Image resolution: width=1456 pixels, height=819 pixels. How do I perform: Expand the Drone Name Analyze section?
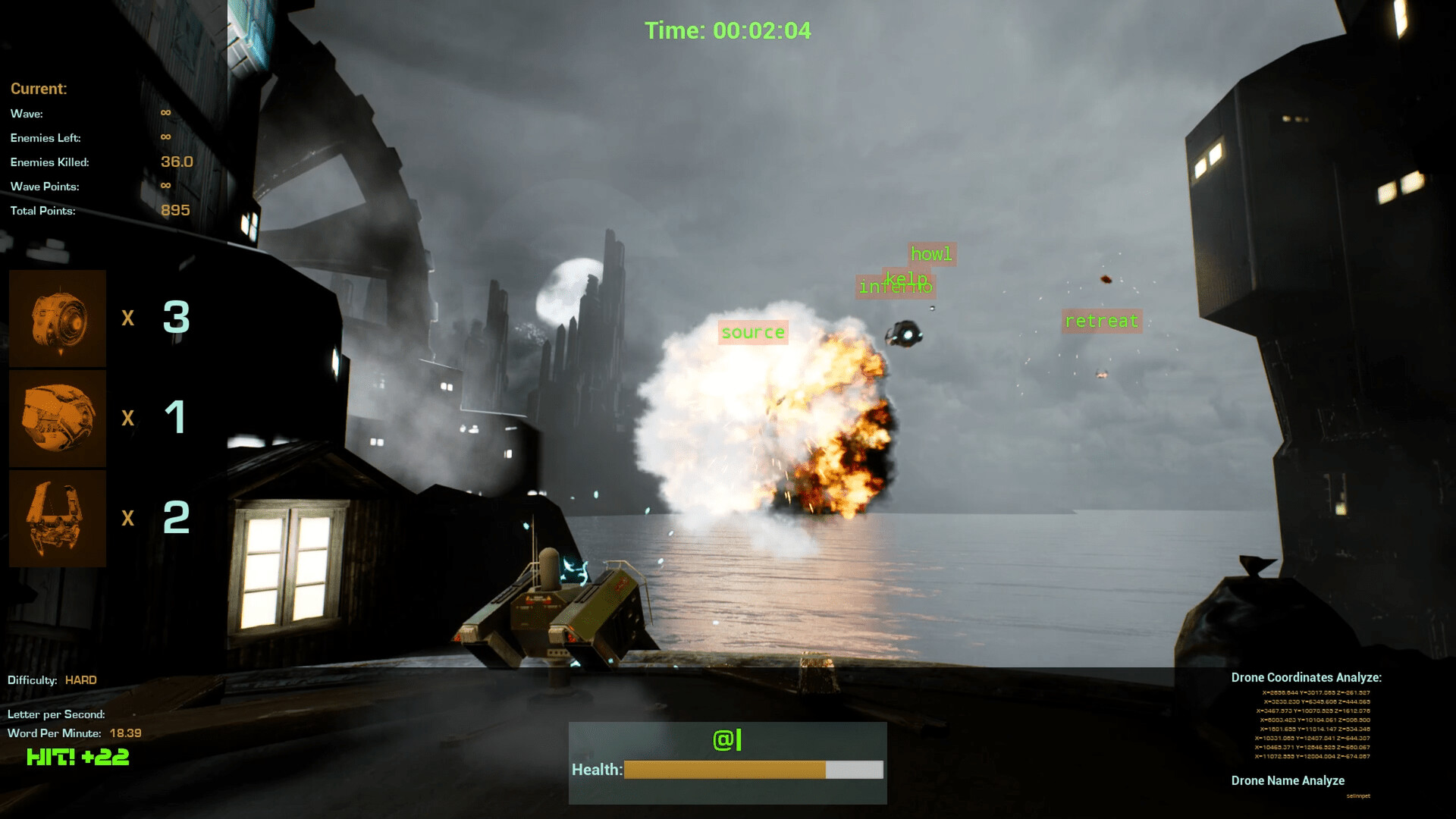coord(1287,780)
